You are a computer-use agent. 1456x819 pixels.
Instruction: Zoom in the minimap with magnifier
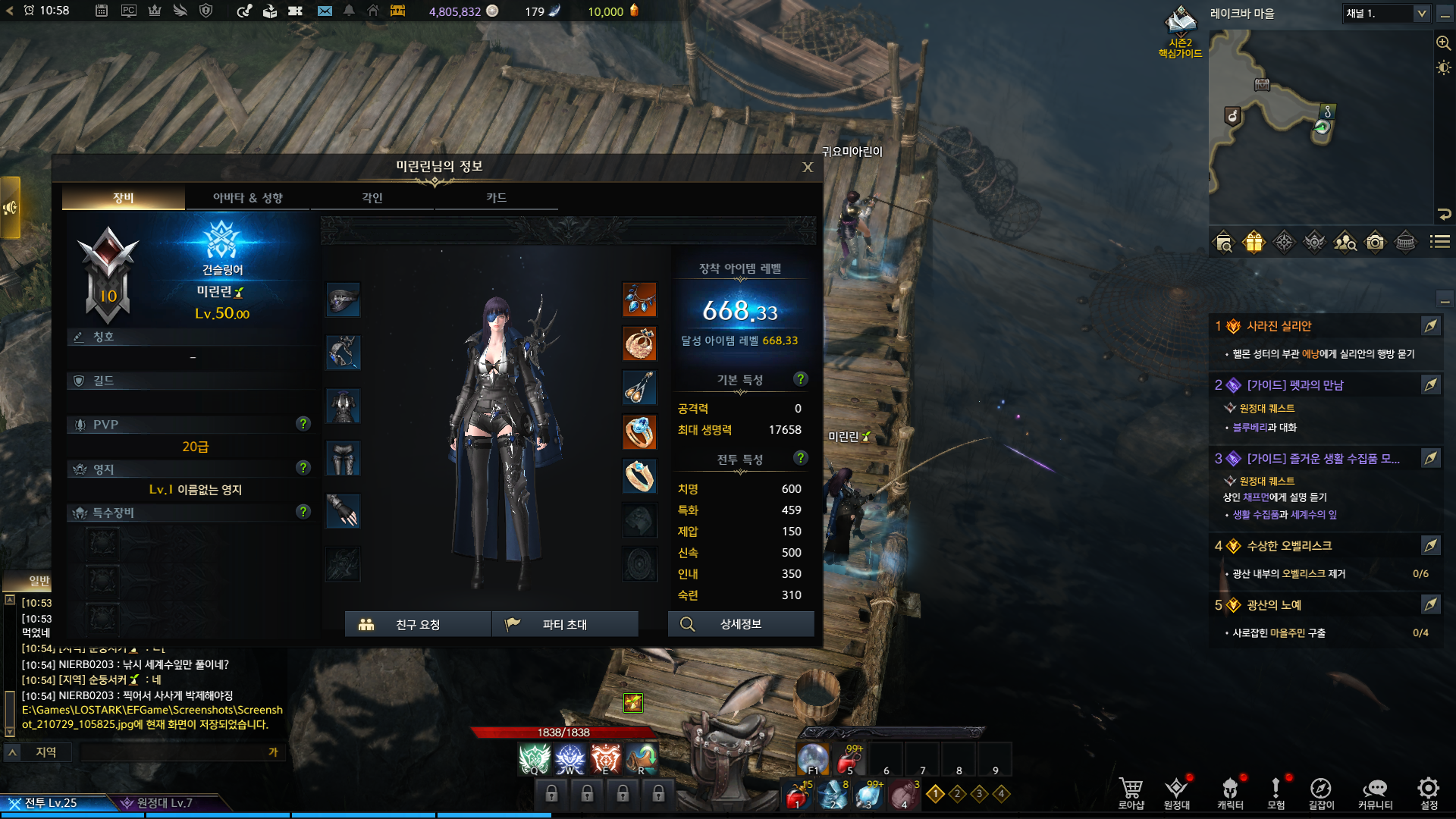click(1444, 43)
